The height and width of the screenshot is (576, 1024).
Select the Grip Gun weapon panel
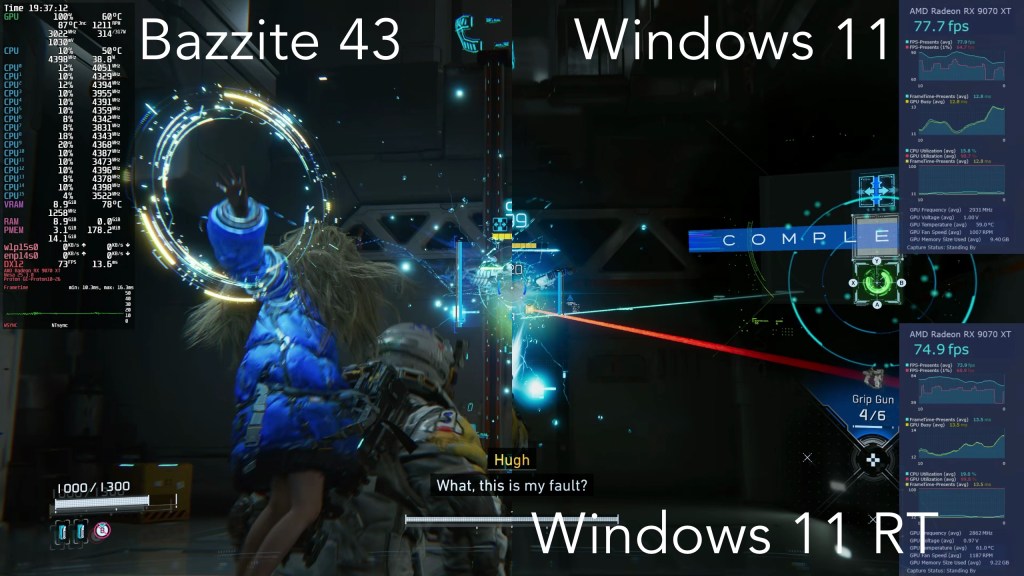(x=870, y=407)
